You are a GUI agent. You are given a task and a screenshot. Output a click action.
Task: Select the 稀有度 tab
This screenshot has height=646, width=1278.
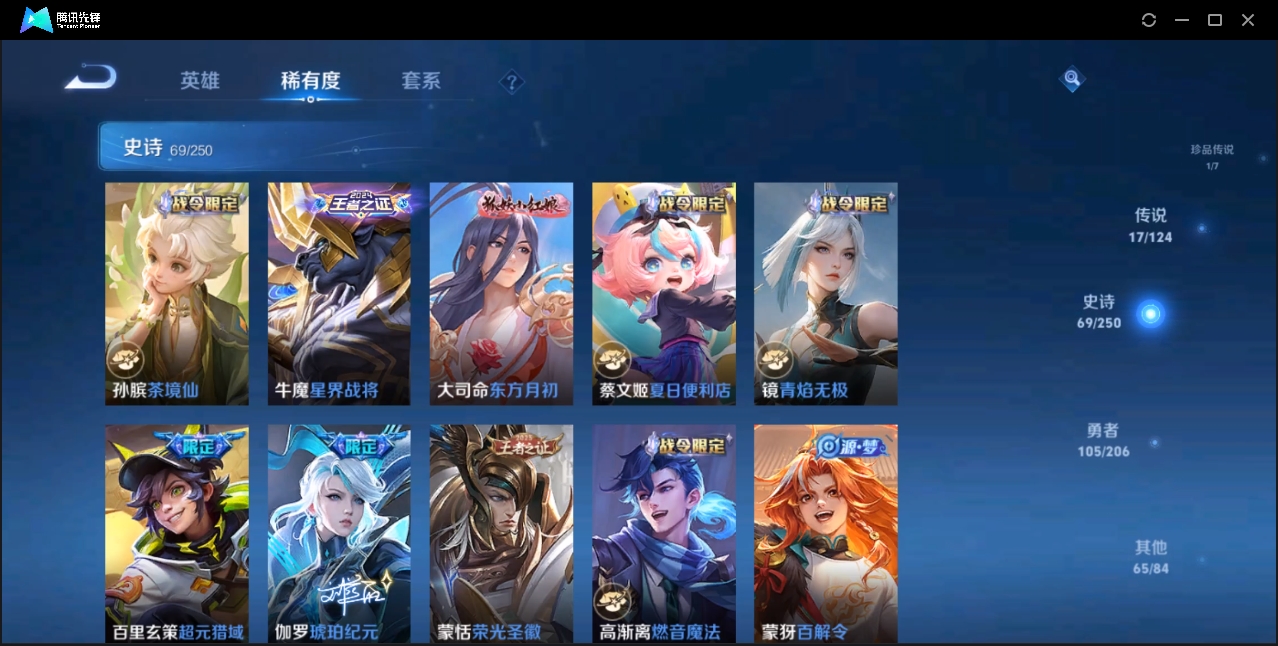(x=310, y=81)
